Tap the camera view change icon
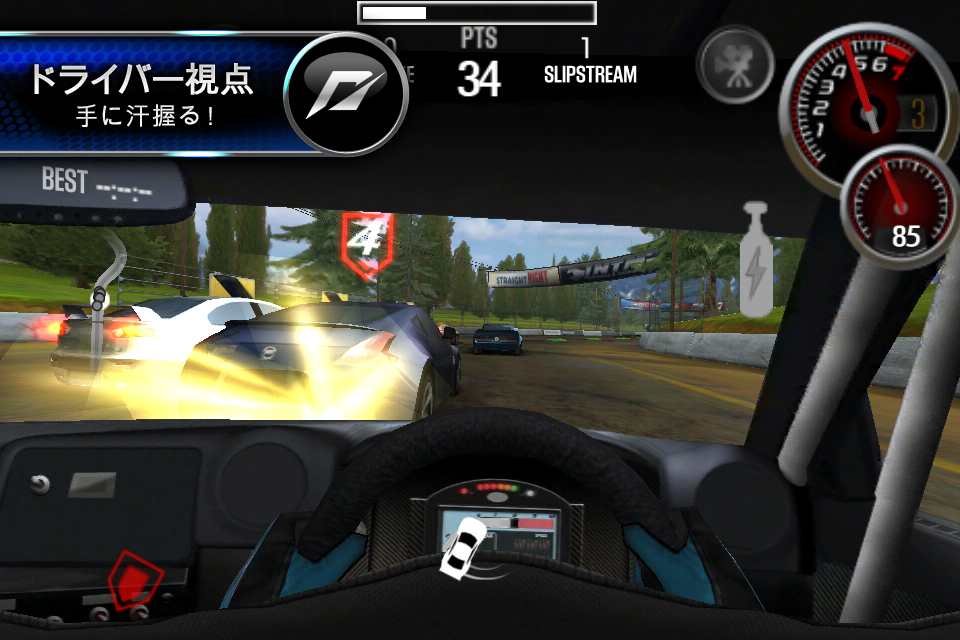Screen dimensions: 960x640 [736, 63]
